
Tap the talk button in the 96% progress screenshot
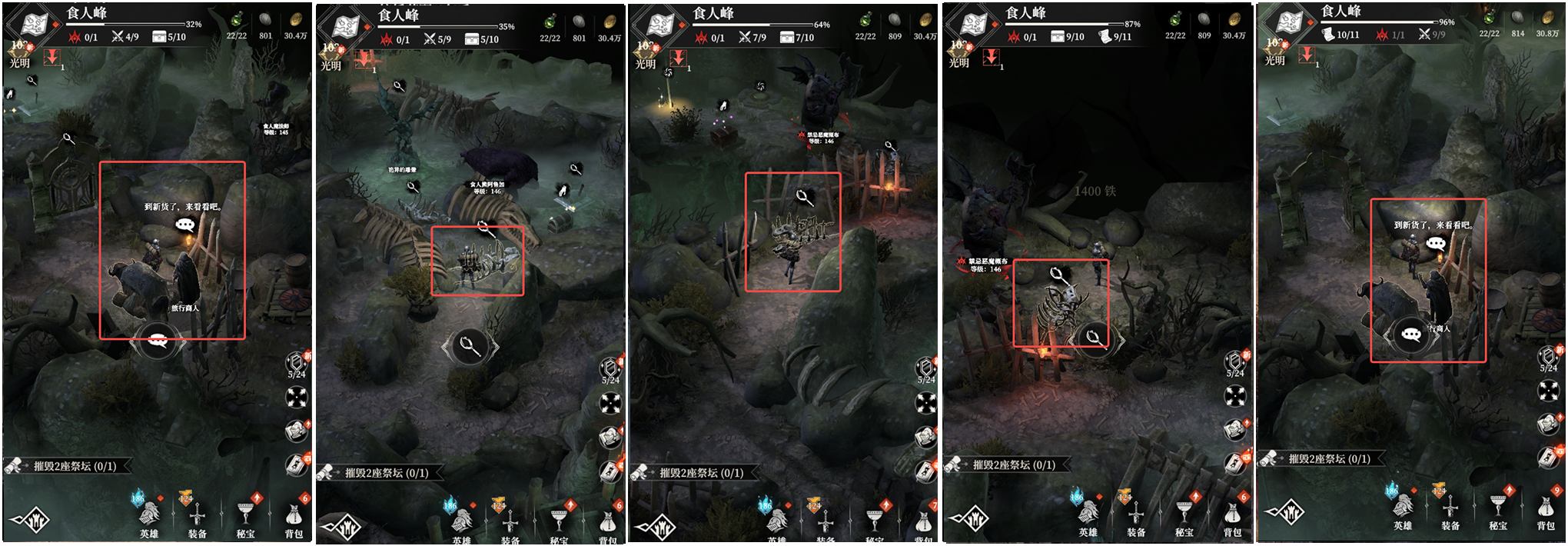tap(1411, 335)
